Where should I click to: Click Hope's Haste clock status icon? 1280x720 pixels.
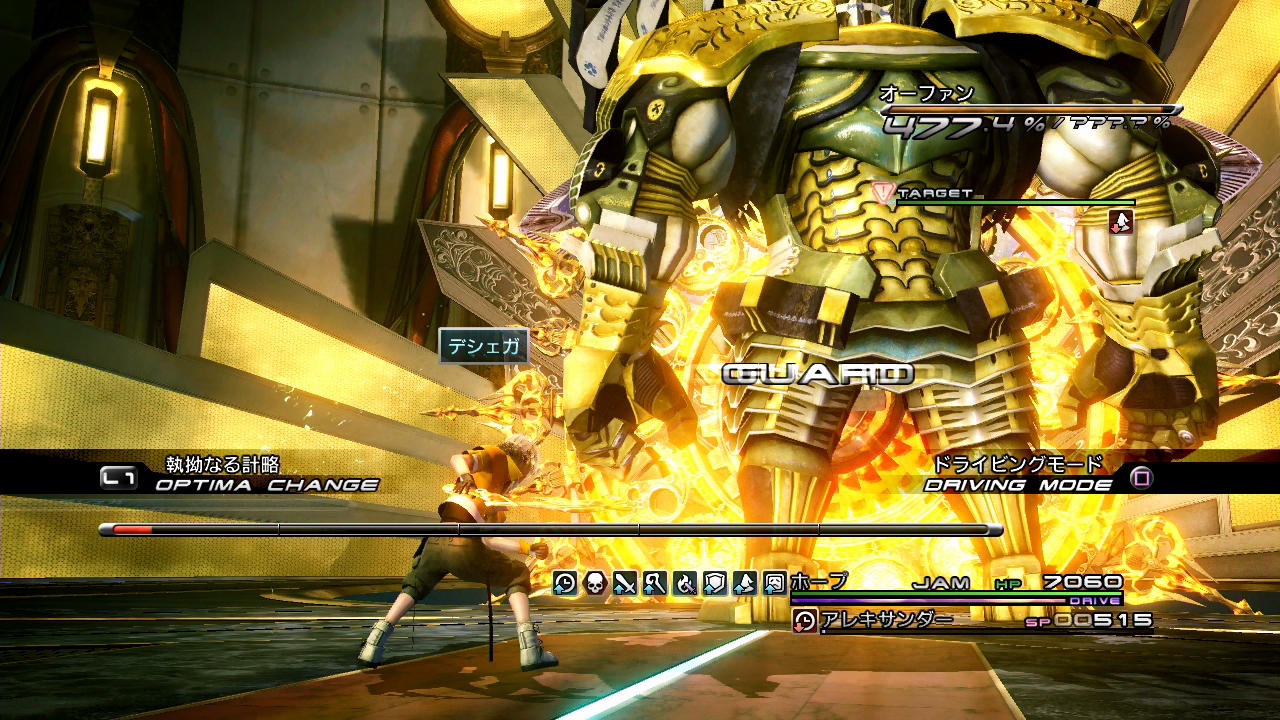[x=565, y=582]
